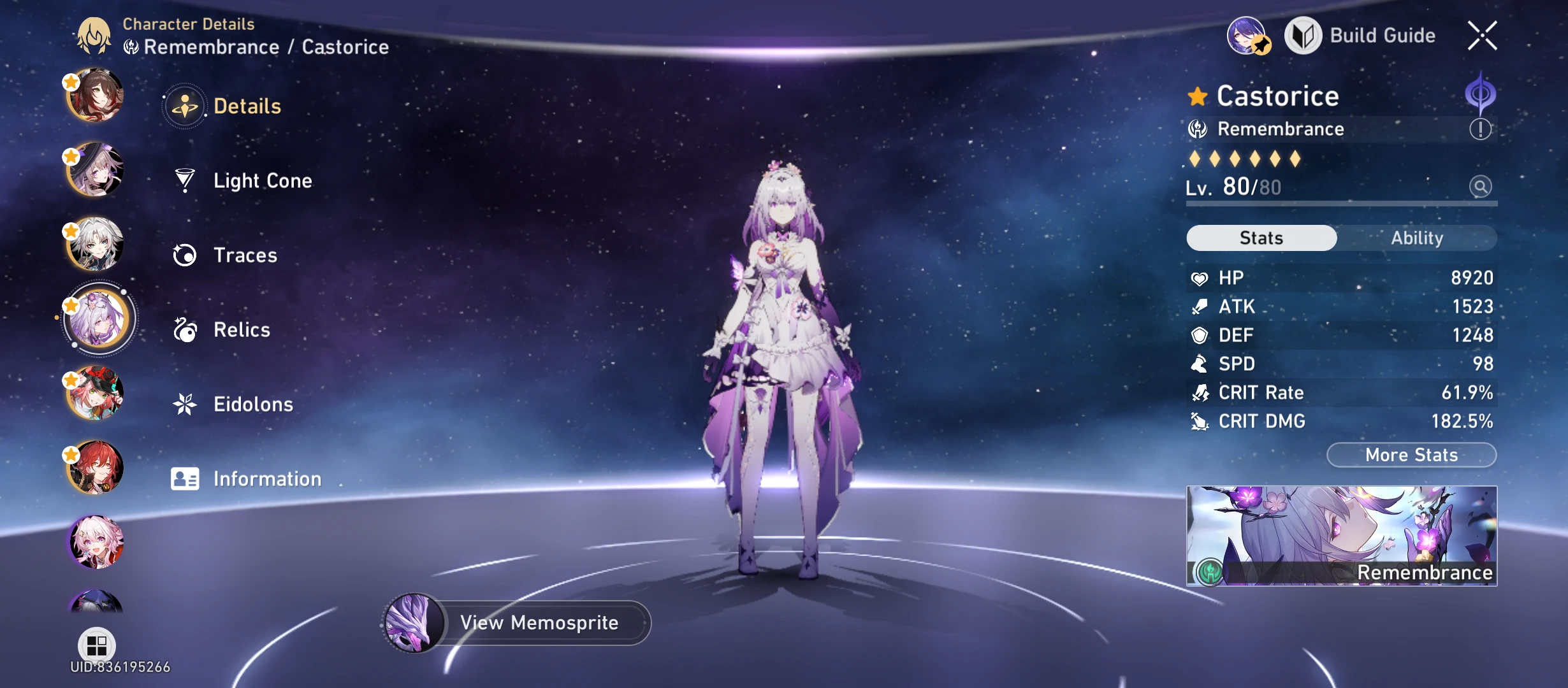Screen dimensions: 1568x688
Task: Open the Details panel via its icon
Action: pyautogui.click(x=185, y=105)
